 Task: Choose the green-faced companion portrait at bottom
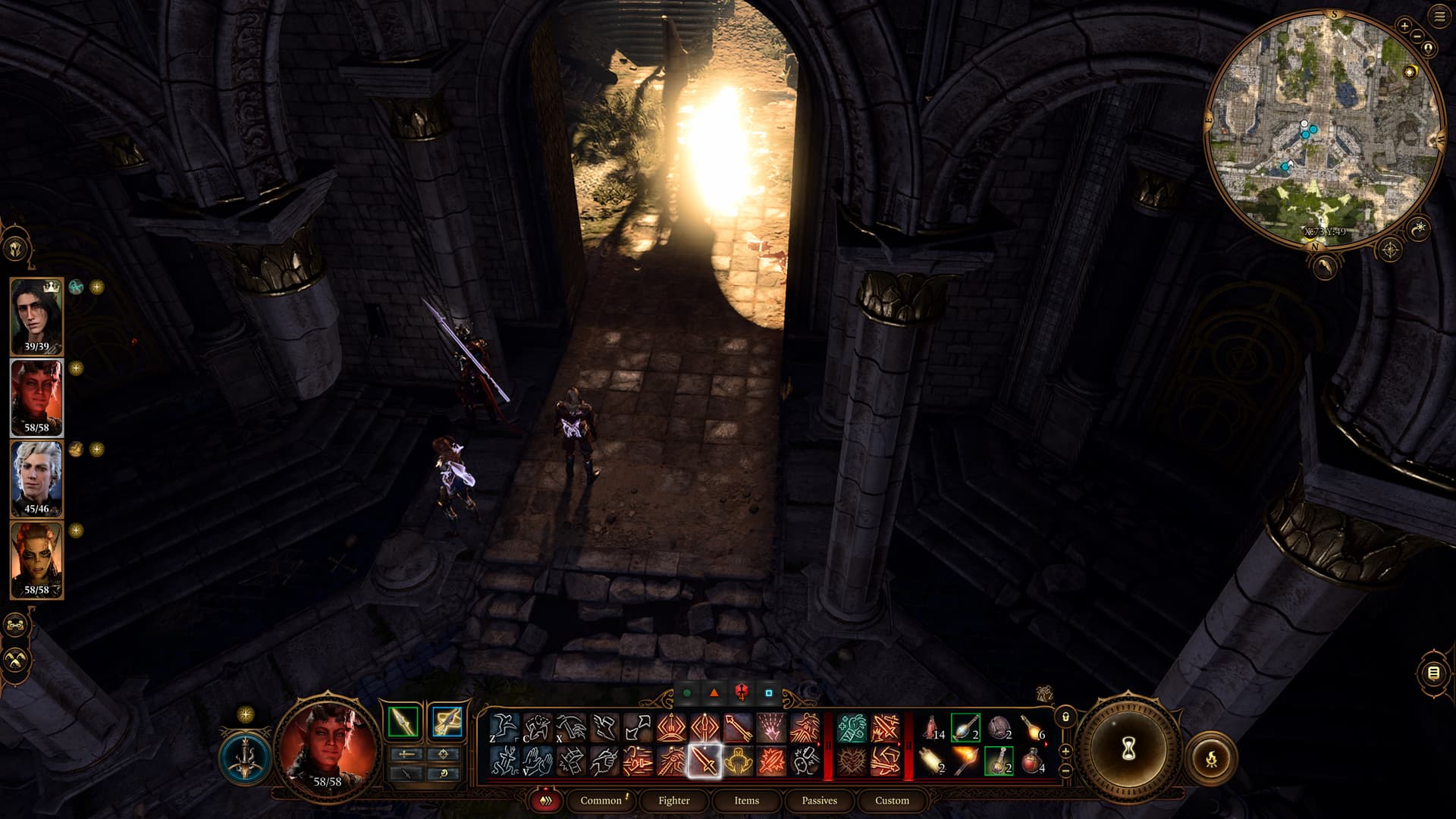coord(36,560)
